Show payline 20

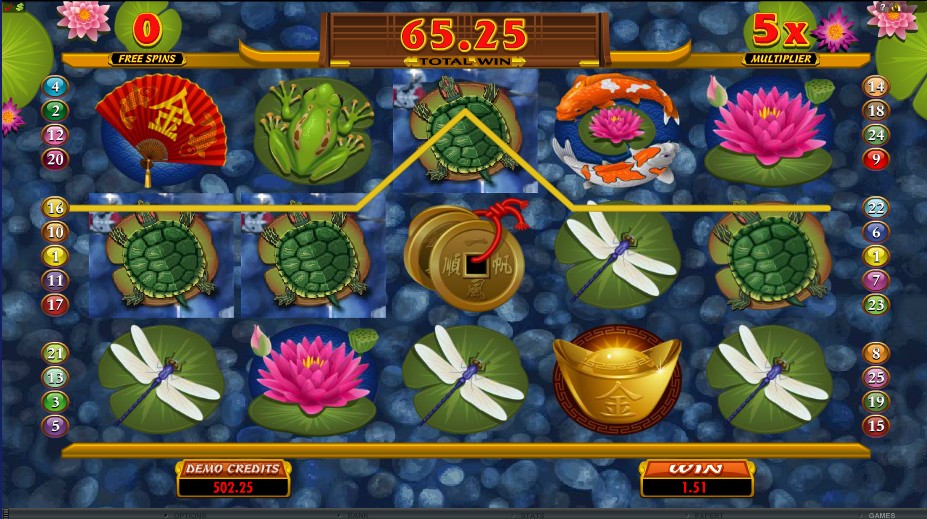pos(54,158)
